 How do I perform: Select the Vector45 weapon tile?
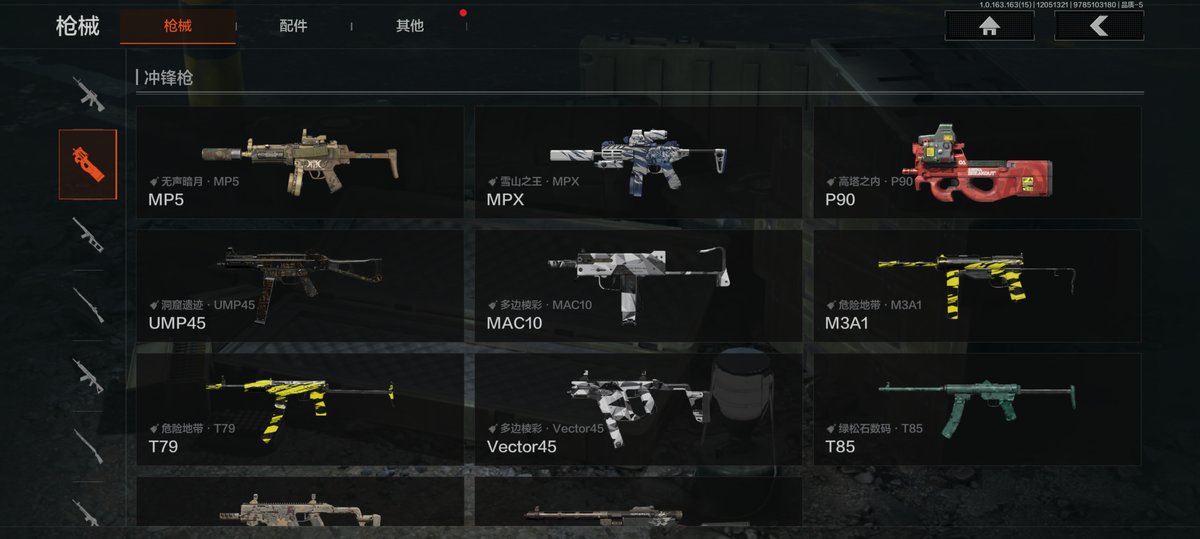pos(637,408)
